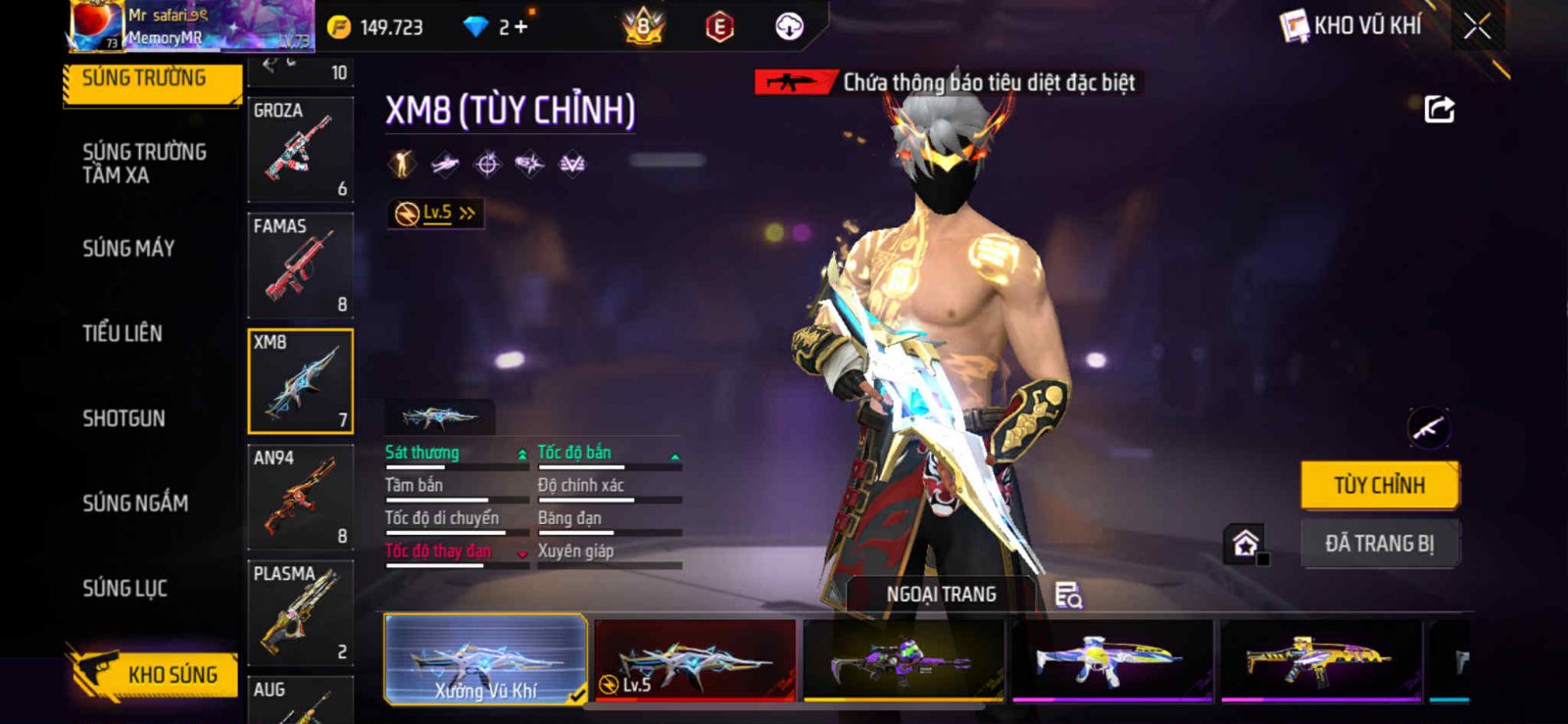Open the Súng Lục category

pos(124,589)
